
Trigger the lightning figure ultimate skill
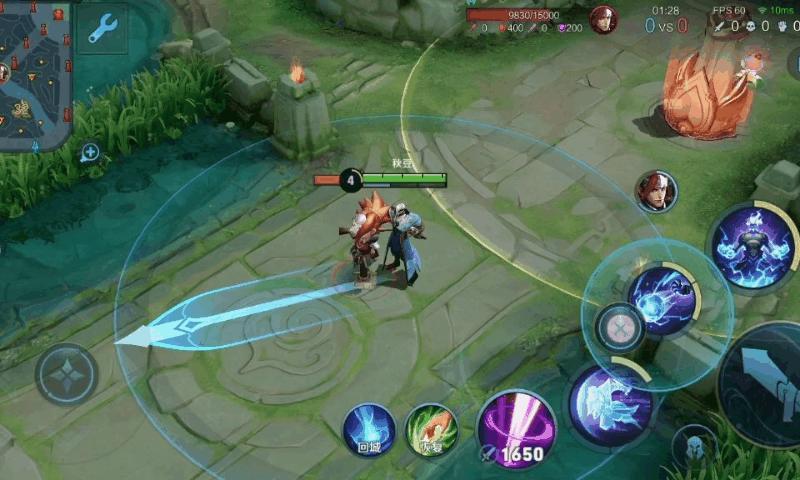pos(753,245)
